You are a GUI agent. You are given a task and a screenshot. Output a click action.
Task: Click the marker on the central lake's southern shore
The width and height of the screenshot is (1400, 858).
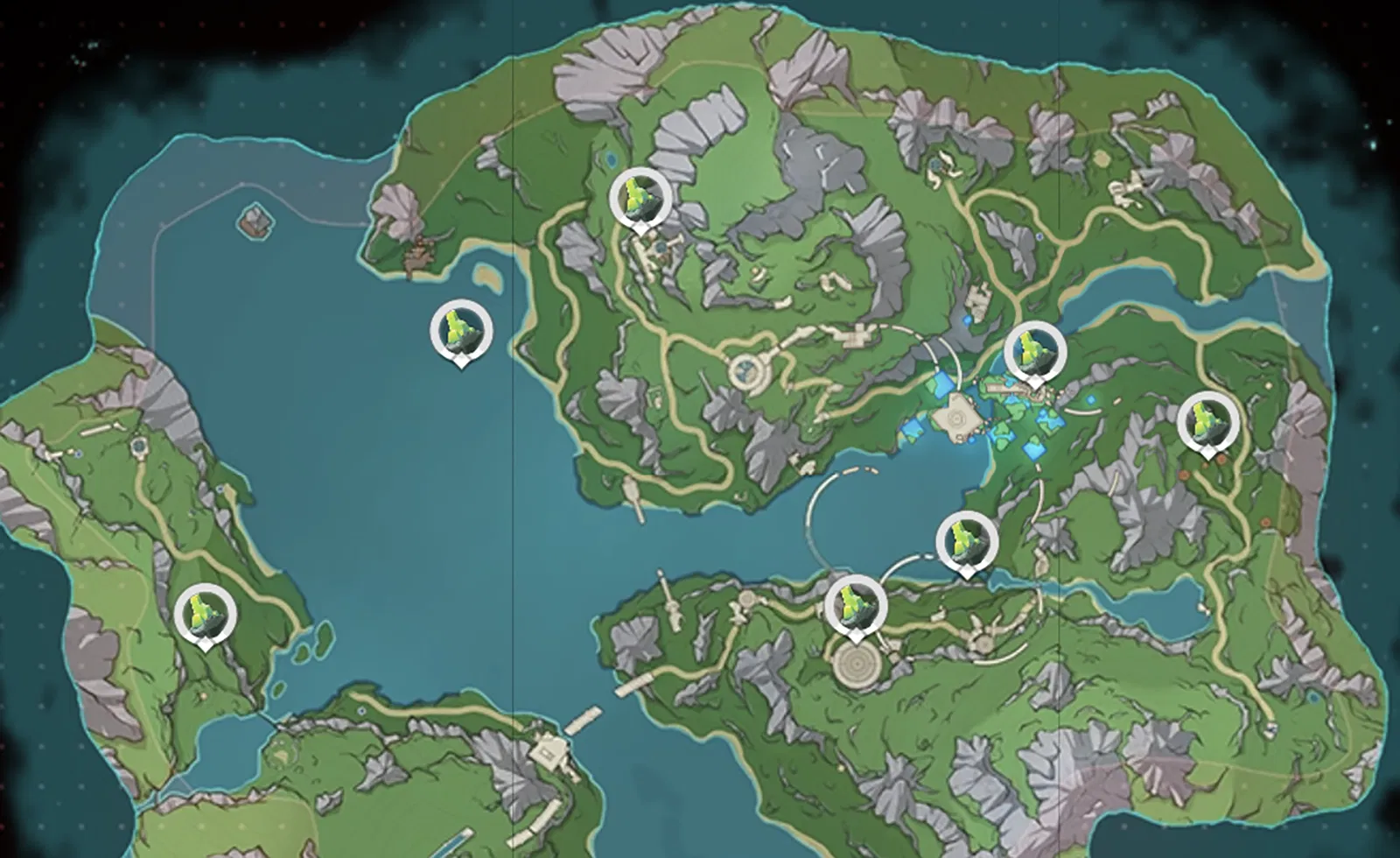(x=968, y=543)
